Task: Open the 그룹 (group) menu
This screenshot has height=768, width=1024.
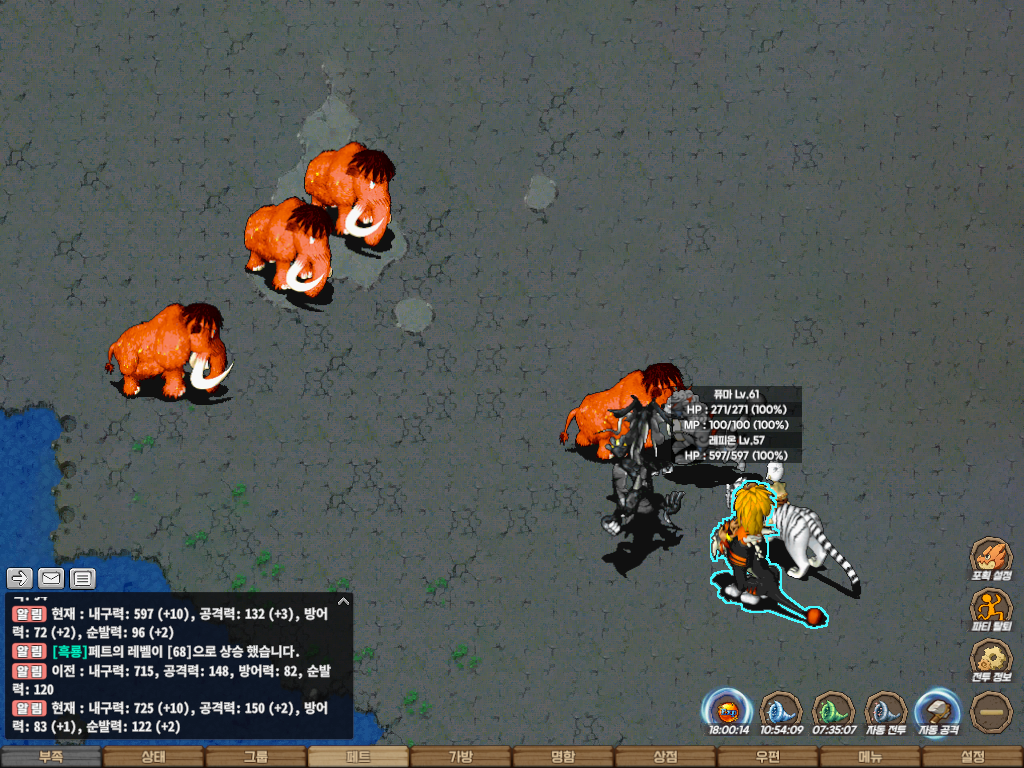Action: pyautogui.click(x=256, y=757)
